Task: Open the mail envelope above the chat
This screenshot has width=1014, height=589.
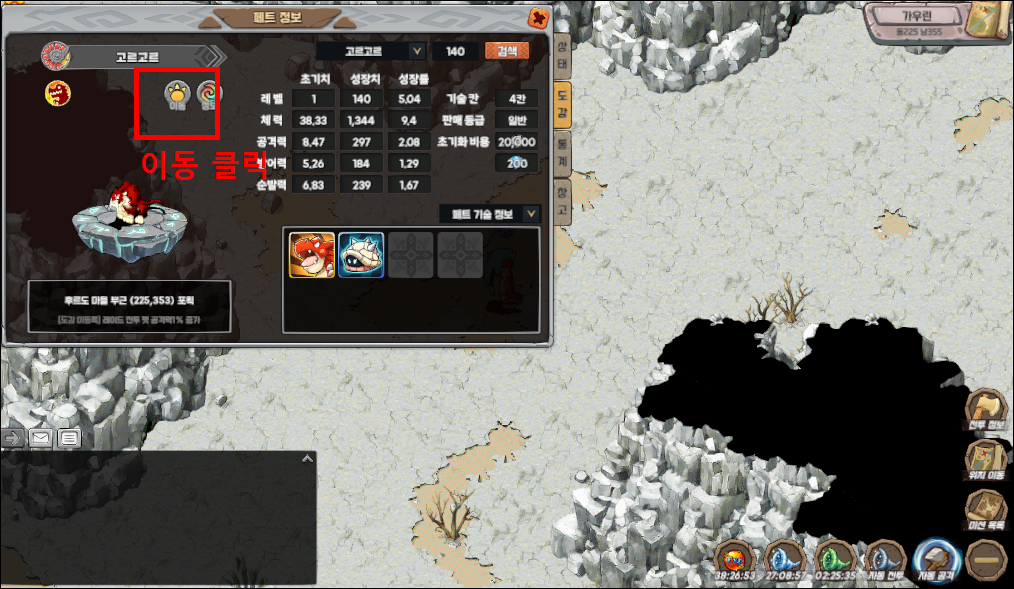Action: (42, 438)
